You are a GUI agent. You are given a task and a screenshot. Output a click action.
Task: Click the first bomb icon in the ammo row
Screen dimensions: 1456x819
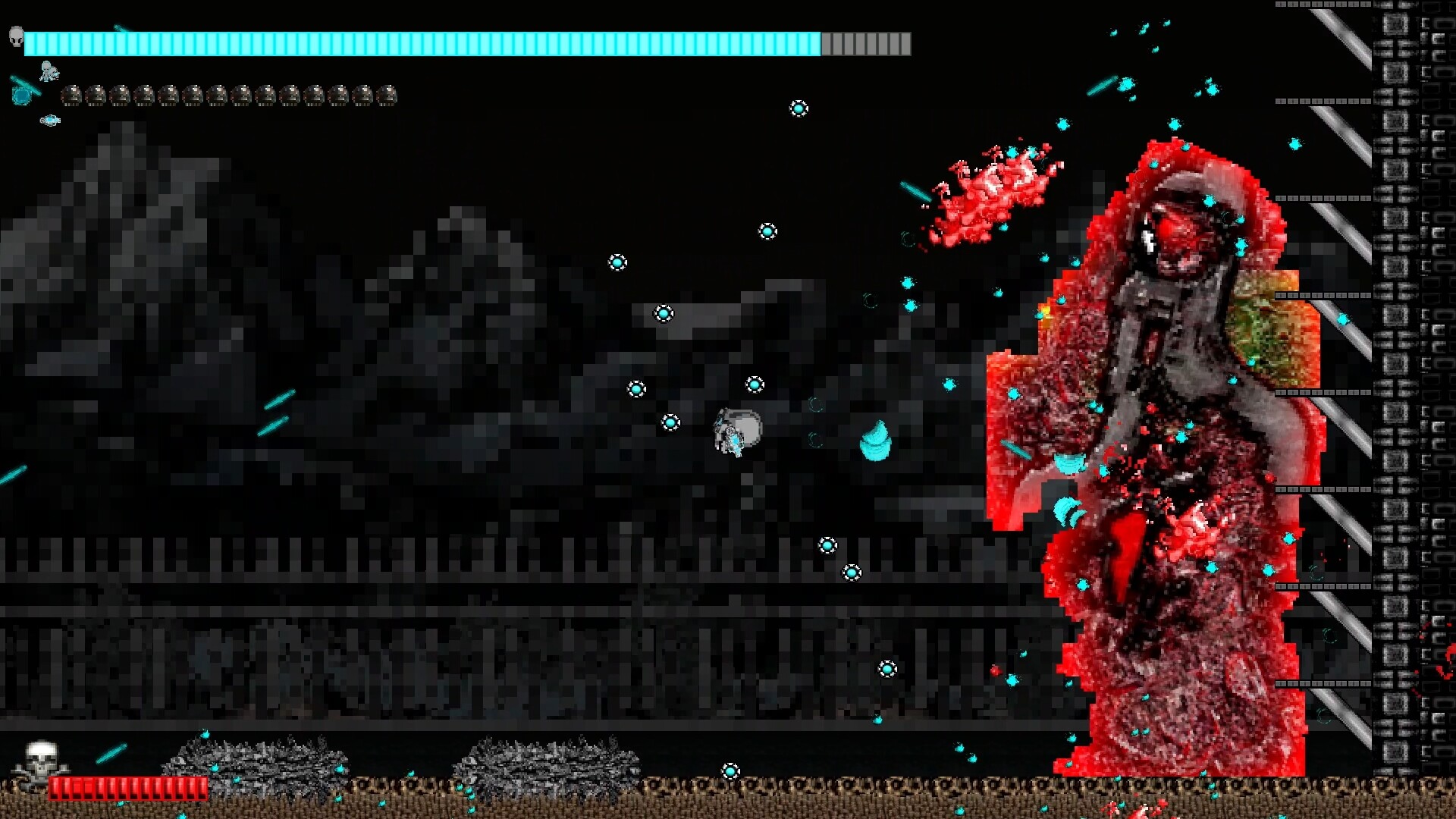(72, 97)
